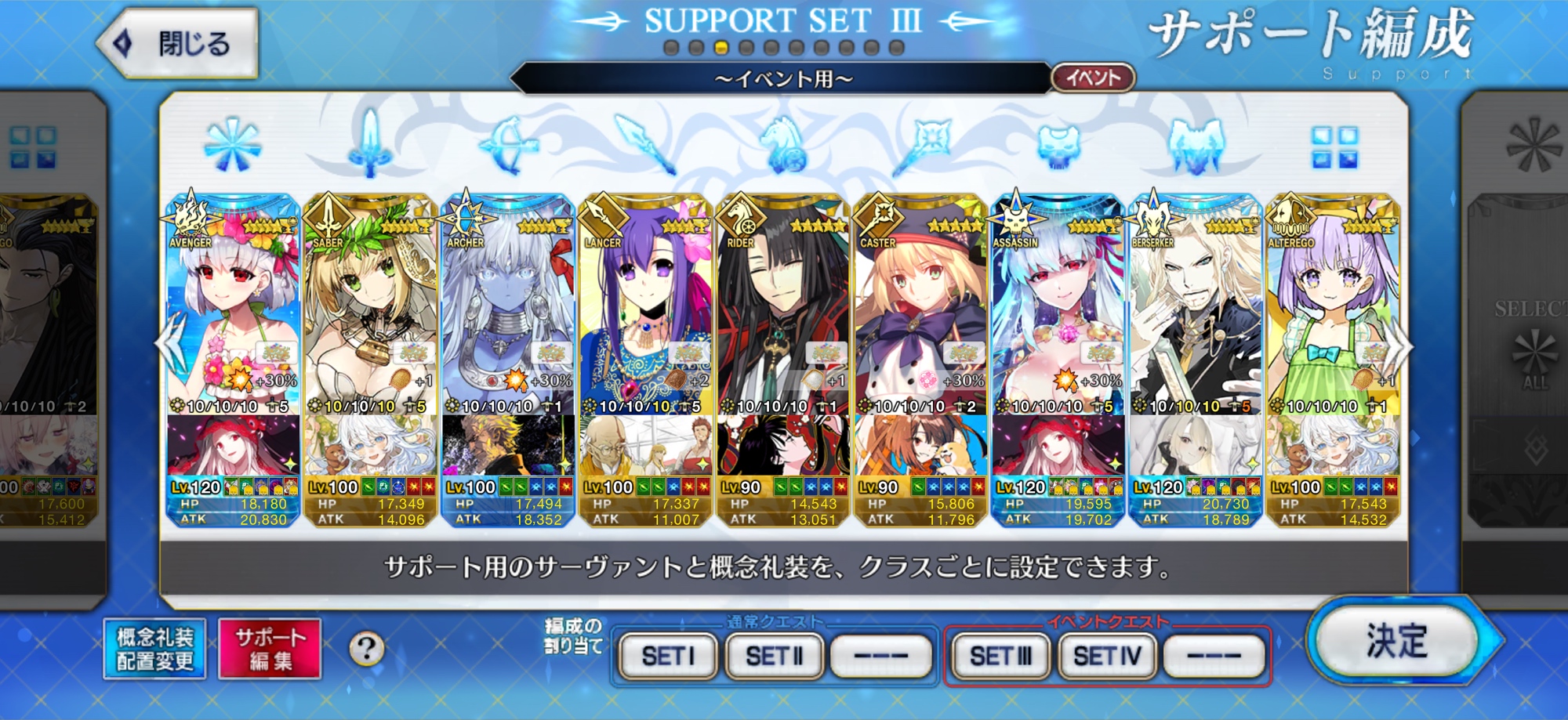Screen dimensions: 1568x720
Task: Pick the SET IV assignment button
Action: point(1106,656)
